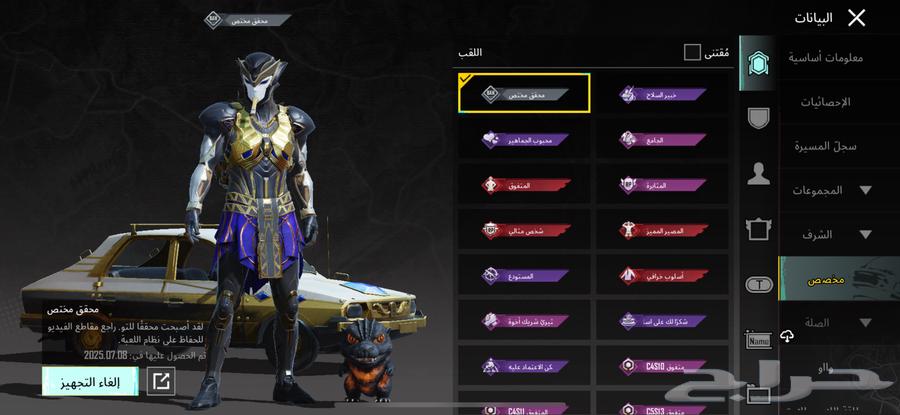Select the خبير السلاح title
Viewport: 900px width, 415px height.
coord(662,94)
